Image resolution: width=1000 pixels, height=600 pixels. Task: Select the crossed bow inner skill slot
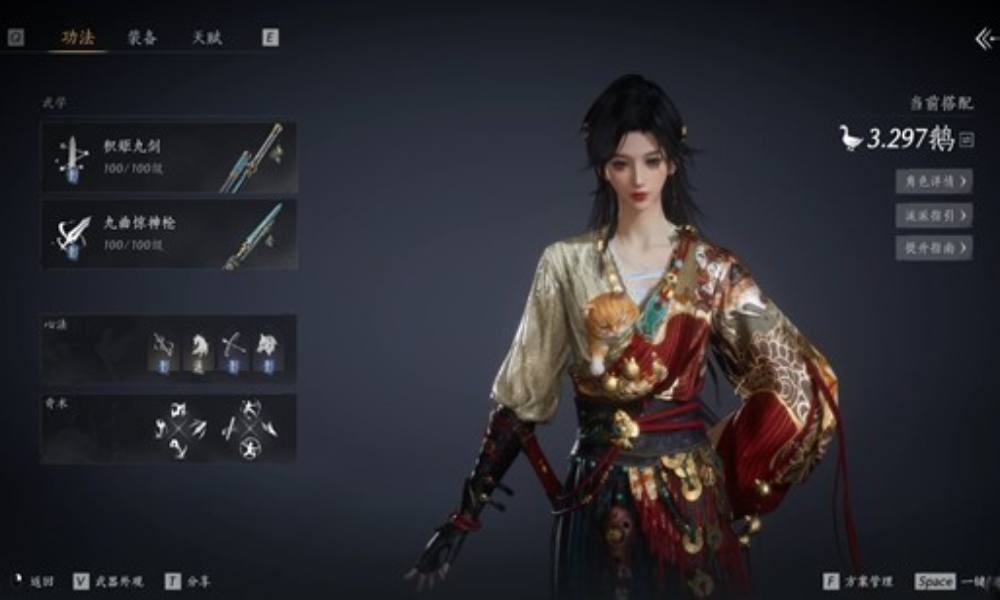[x=232, y=351]
